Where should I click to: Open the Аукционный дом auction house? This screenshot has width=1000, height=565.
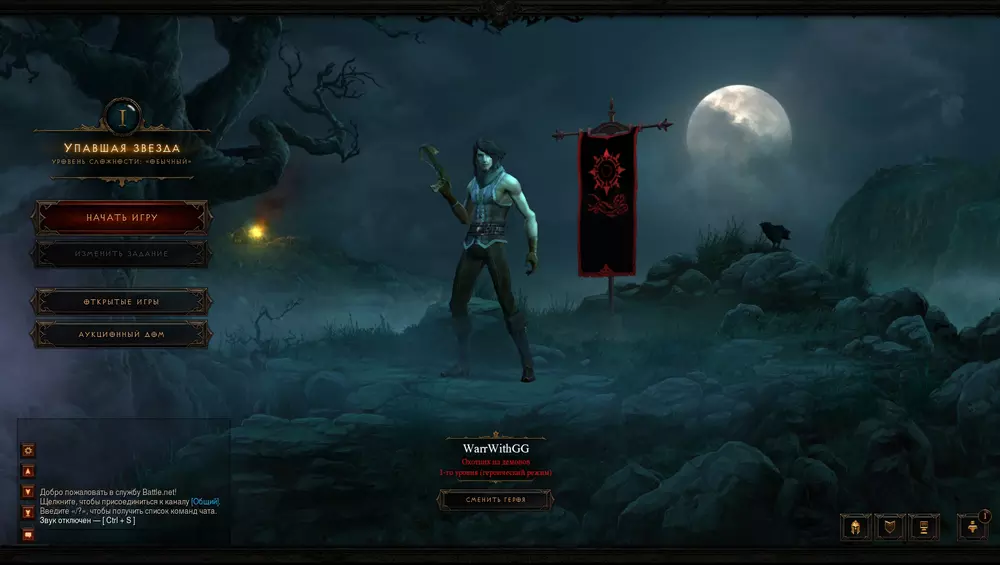click(x=121, y=334)
